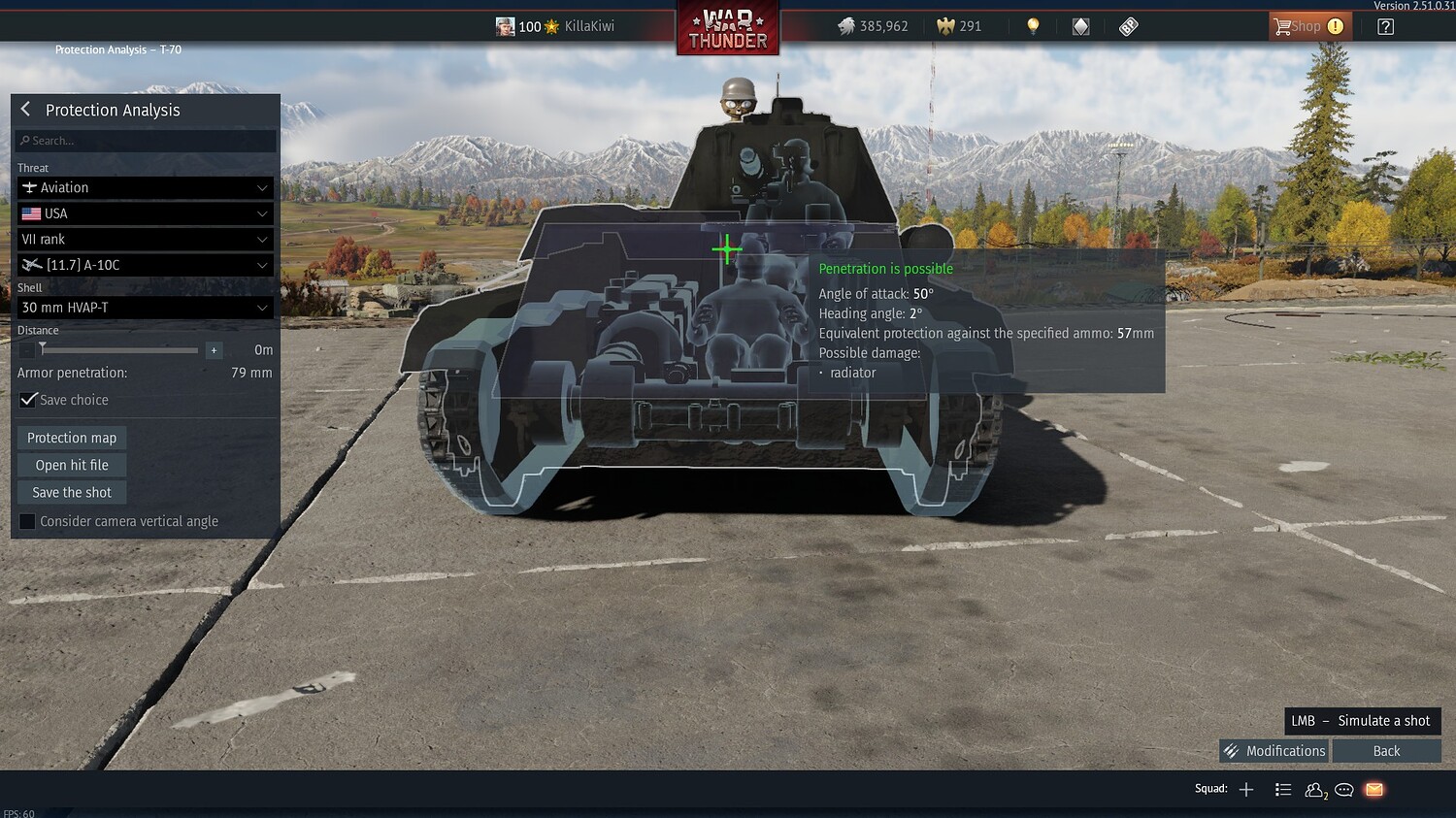Open the chat bubble icon
This screenshot has height=818, width=1456.
tap(1344, 790)
